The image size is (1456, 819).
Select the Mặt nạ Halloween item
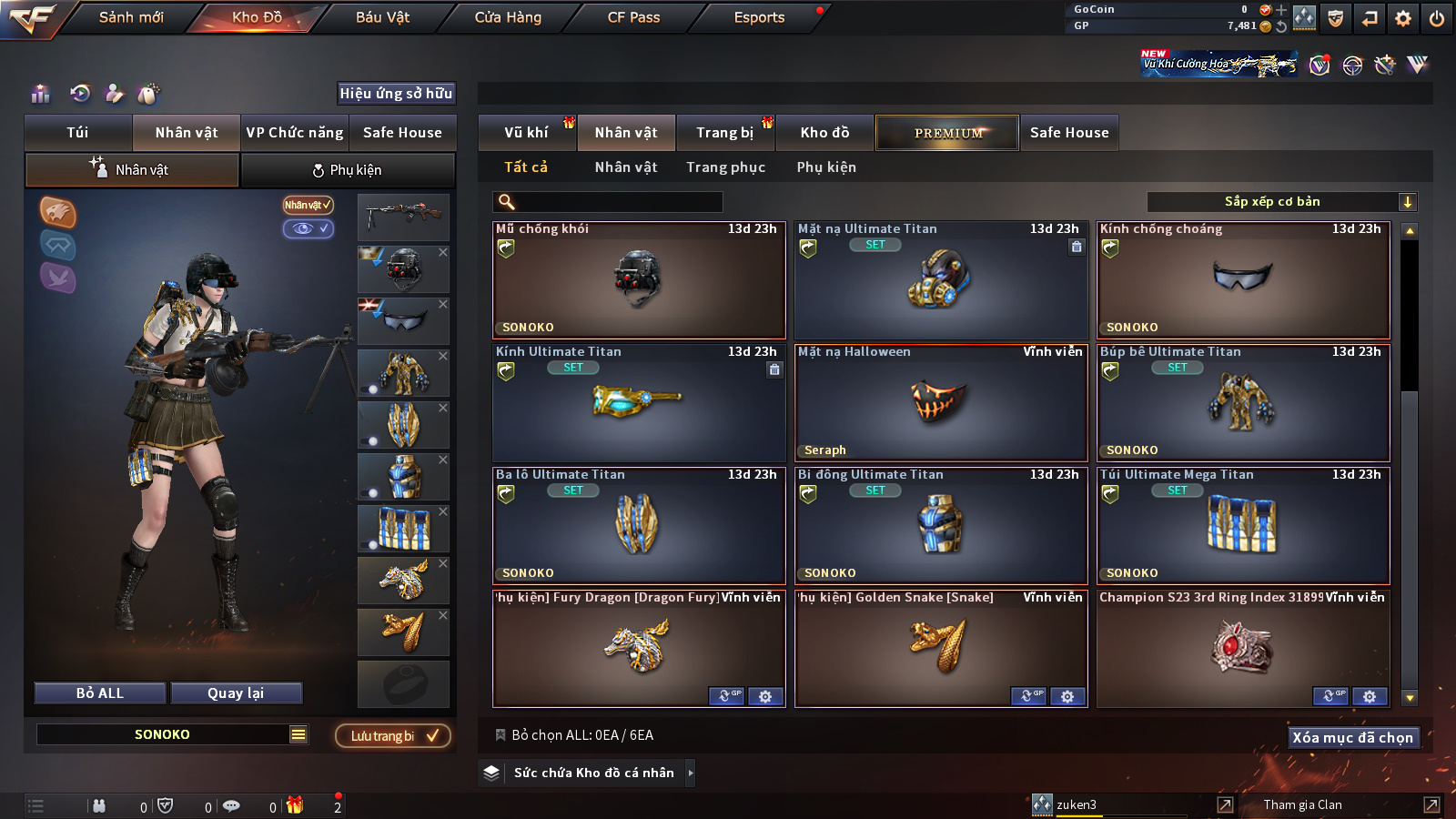coord(941,402)
